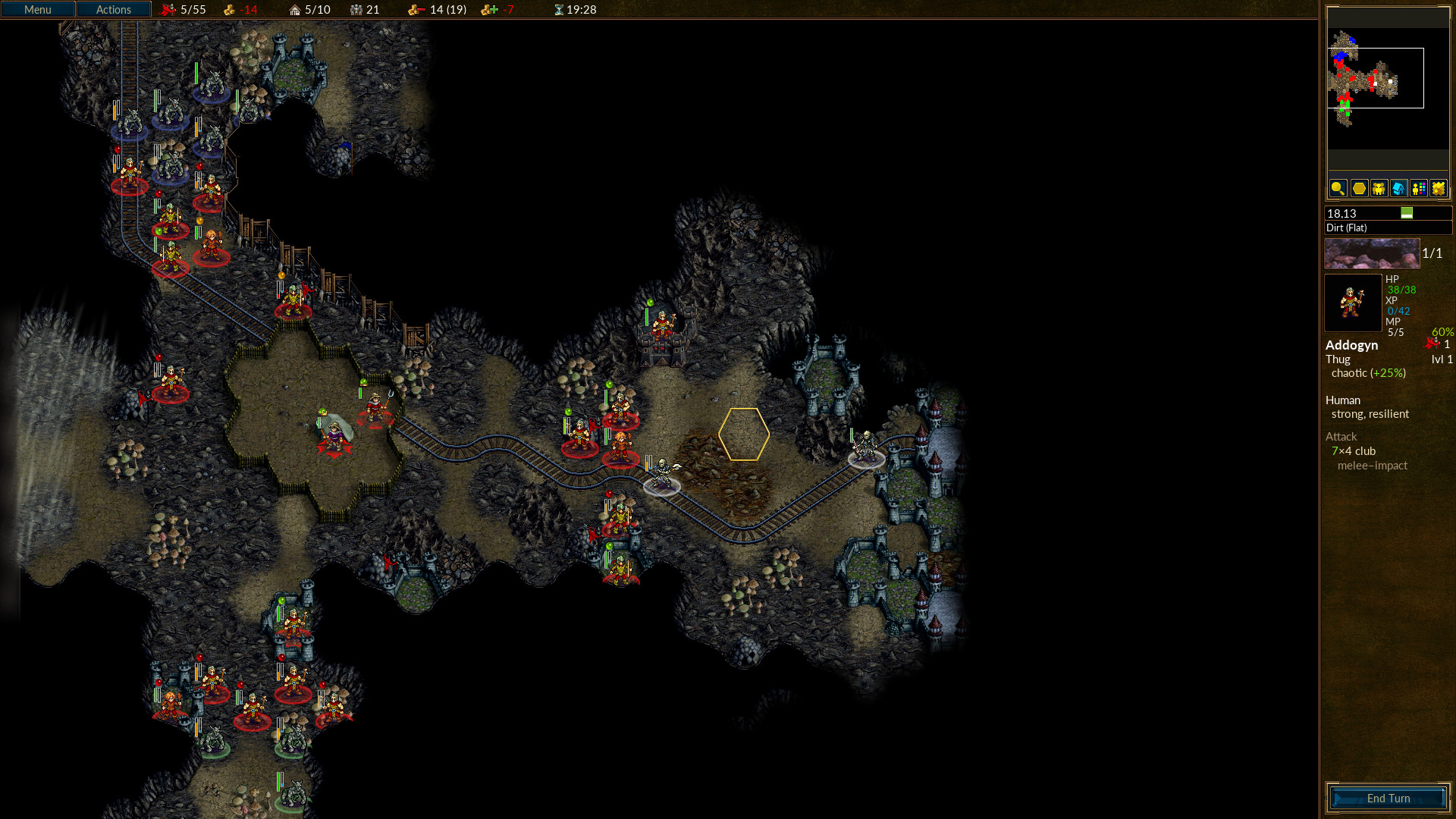Image resolution: width=1456 pixels, height=819 pixels.
Task: Click the red dragon units counter icon
Action: pyautogui.click(x=168, y=10)
